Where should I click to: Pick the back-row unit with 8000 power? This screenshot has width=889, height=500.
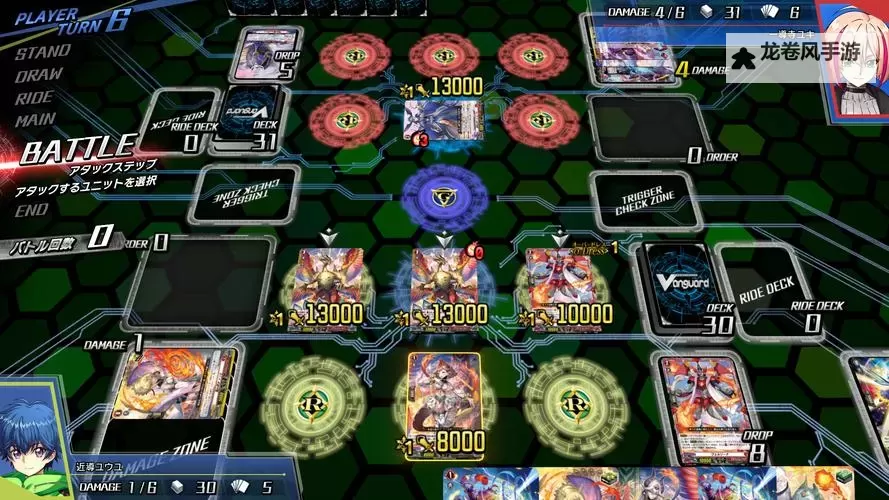[443, 398]
